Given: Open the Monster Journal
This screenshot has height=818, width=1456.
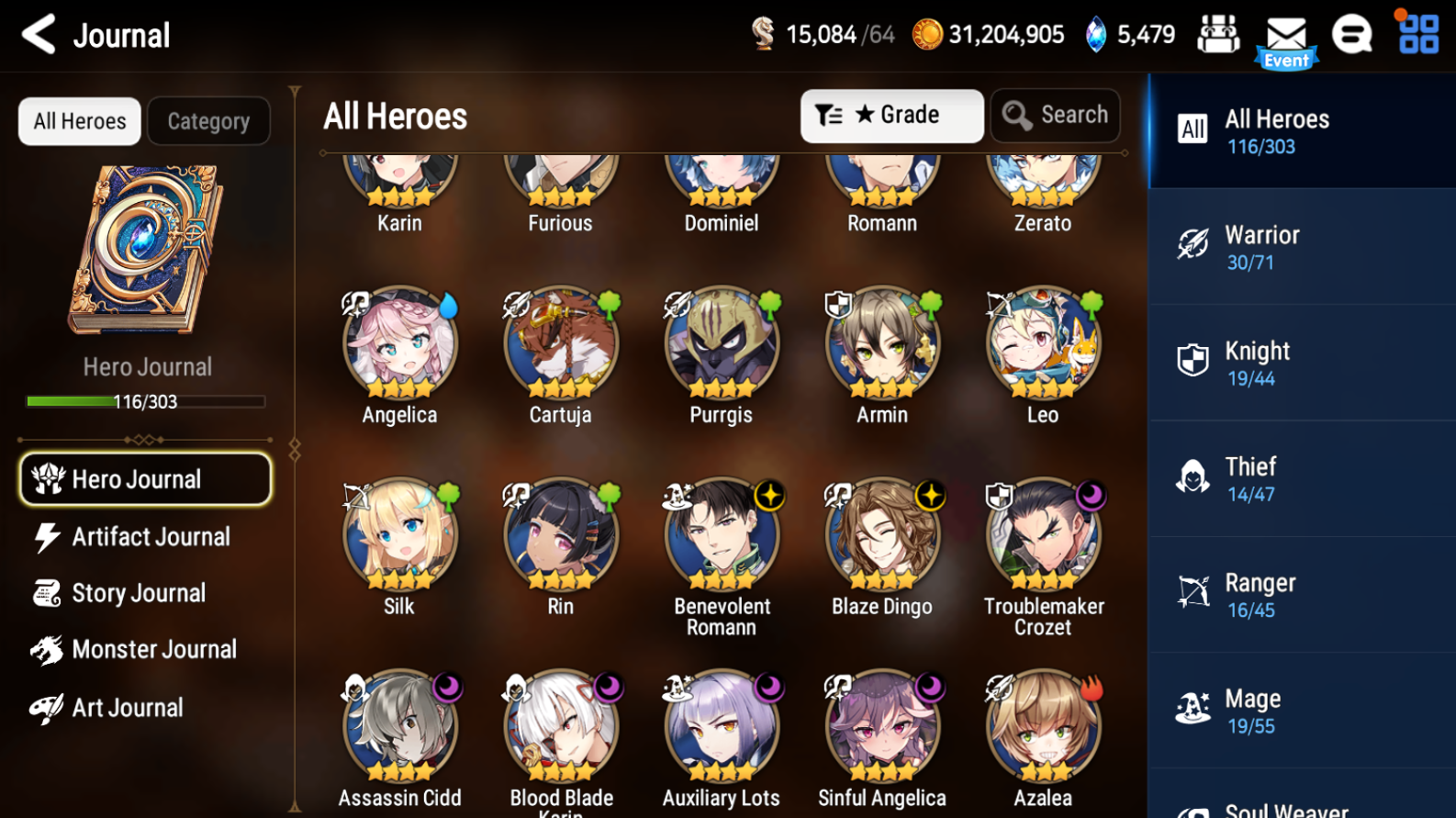Looking at the screenshot, I should (152, 649).
